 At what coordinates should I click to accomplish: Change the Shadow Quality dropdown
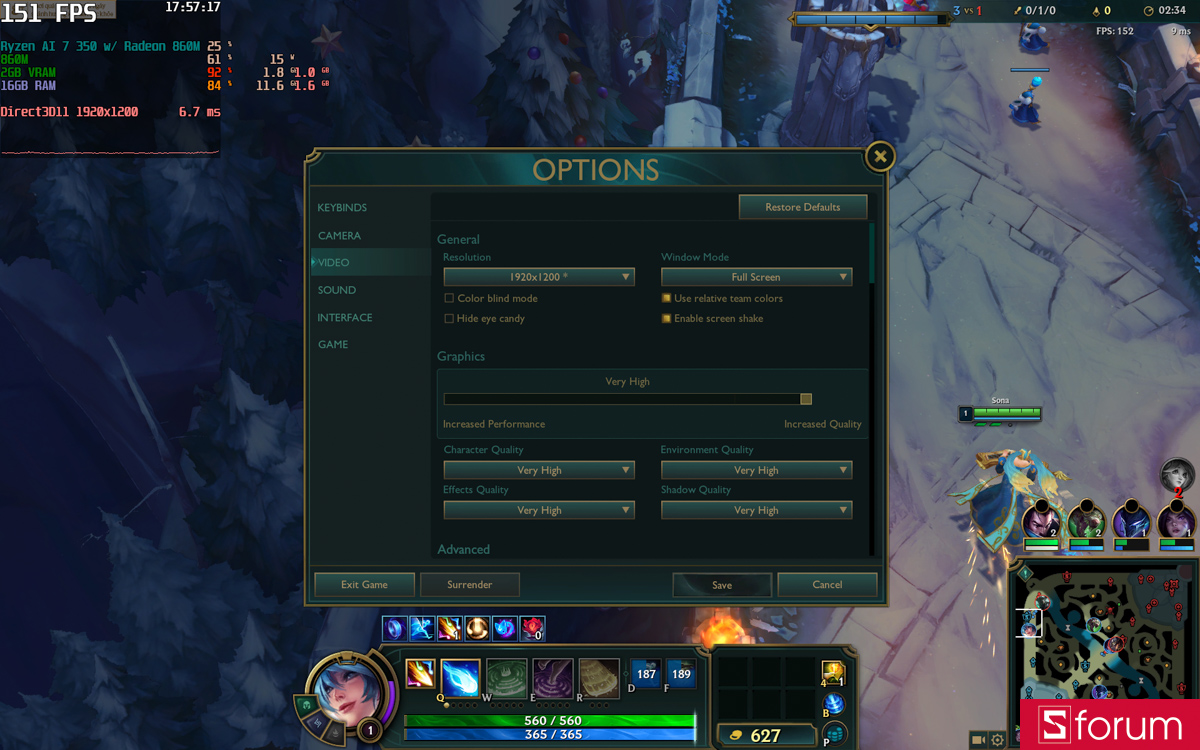click(x=756, y=510)
